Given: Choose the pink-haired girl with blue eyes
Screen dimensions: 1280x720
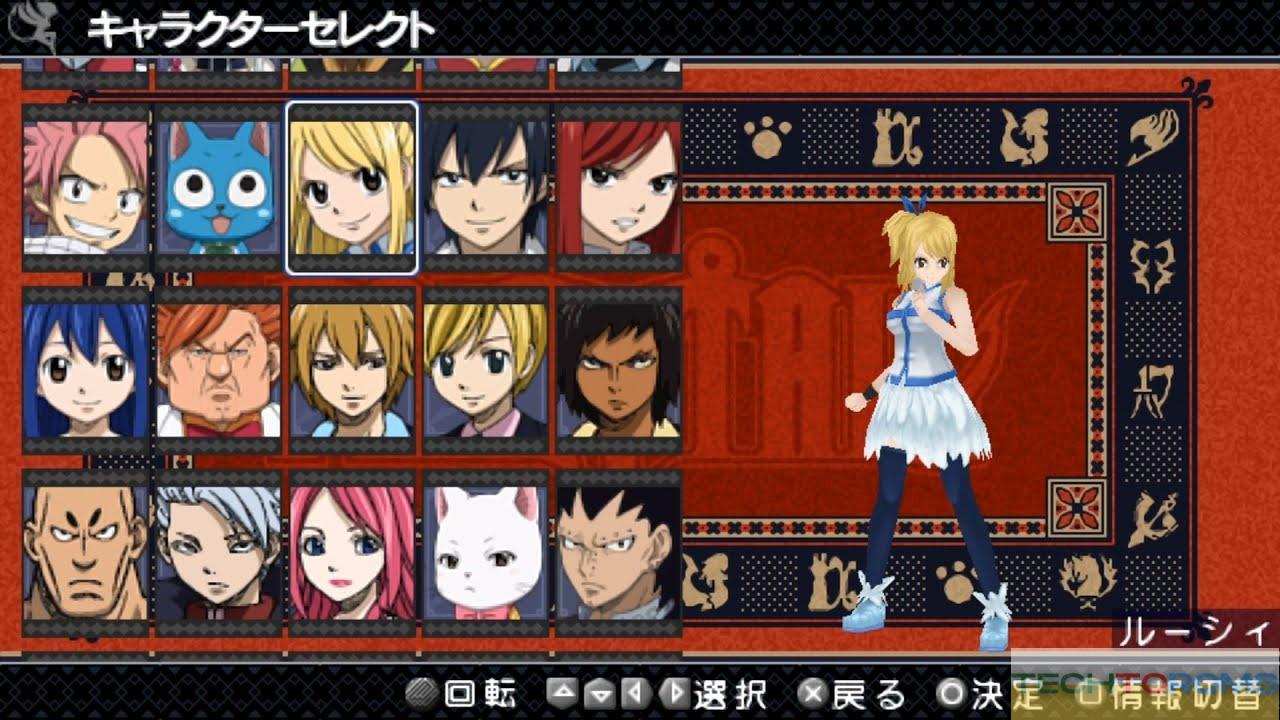Looking at the screenshot, I should 352,553.
